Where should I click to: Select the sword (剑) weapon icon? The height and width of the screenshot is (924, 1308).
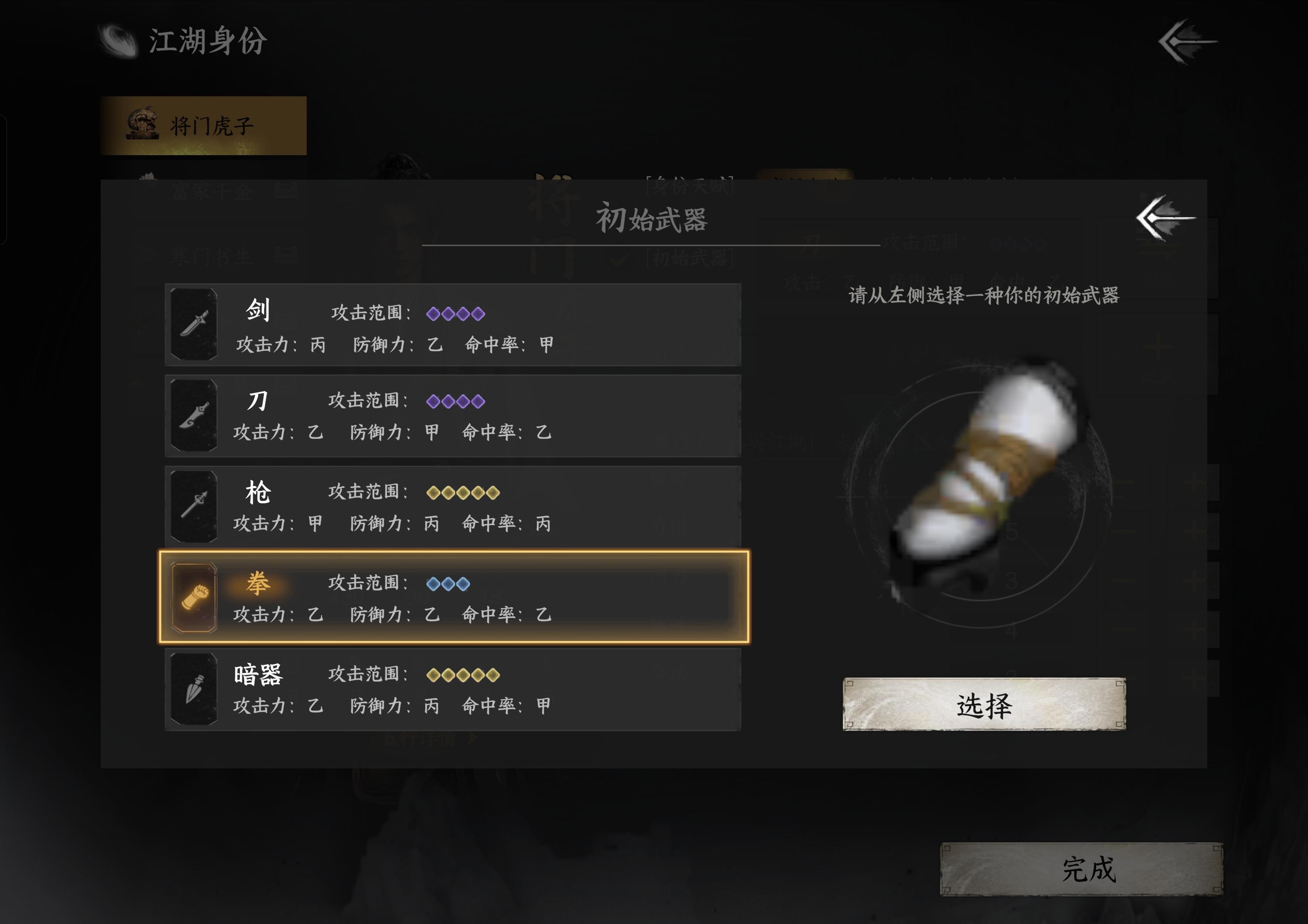click(194, 324)
